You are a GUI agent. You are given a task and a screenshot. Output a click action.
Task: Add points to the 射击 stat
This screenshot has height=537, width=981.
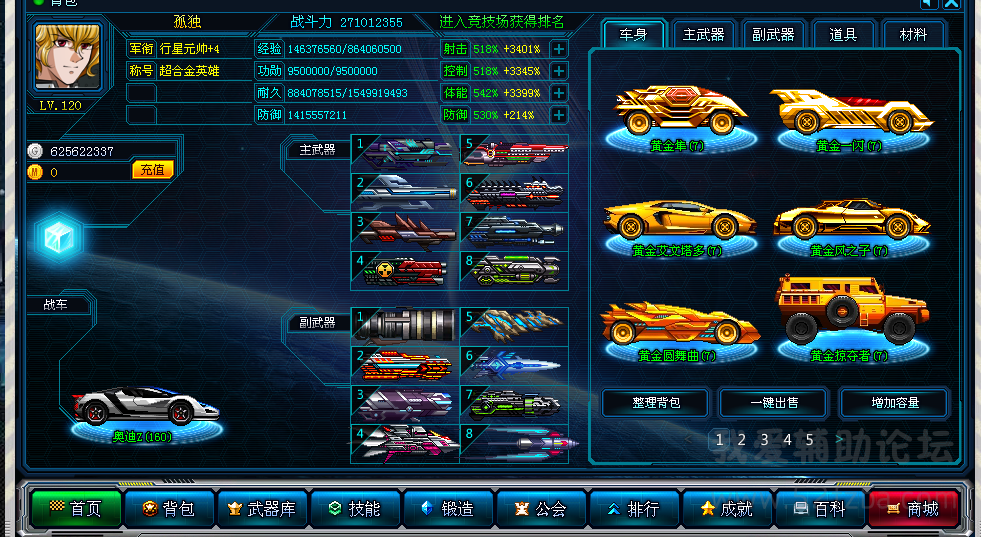(559, 48)
